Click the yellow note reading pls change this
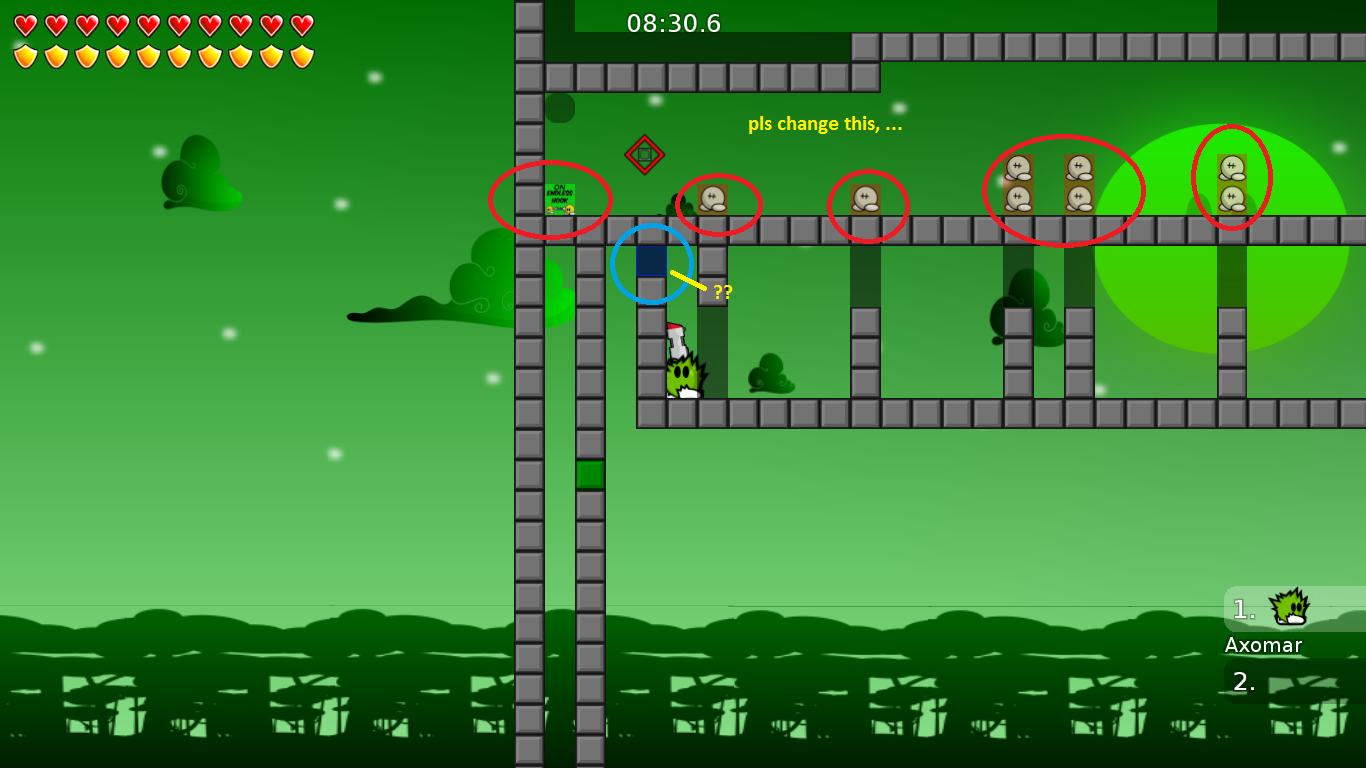 (826, 123)
